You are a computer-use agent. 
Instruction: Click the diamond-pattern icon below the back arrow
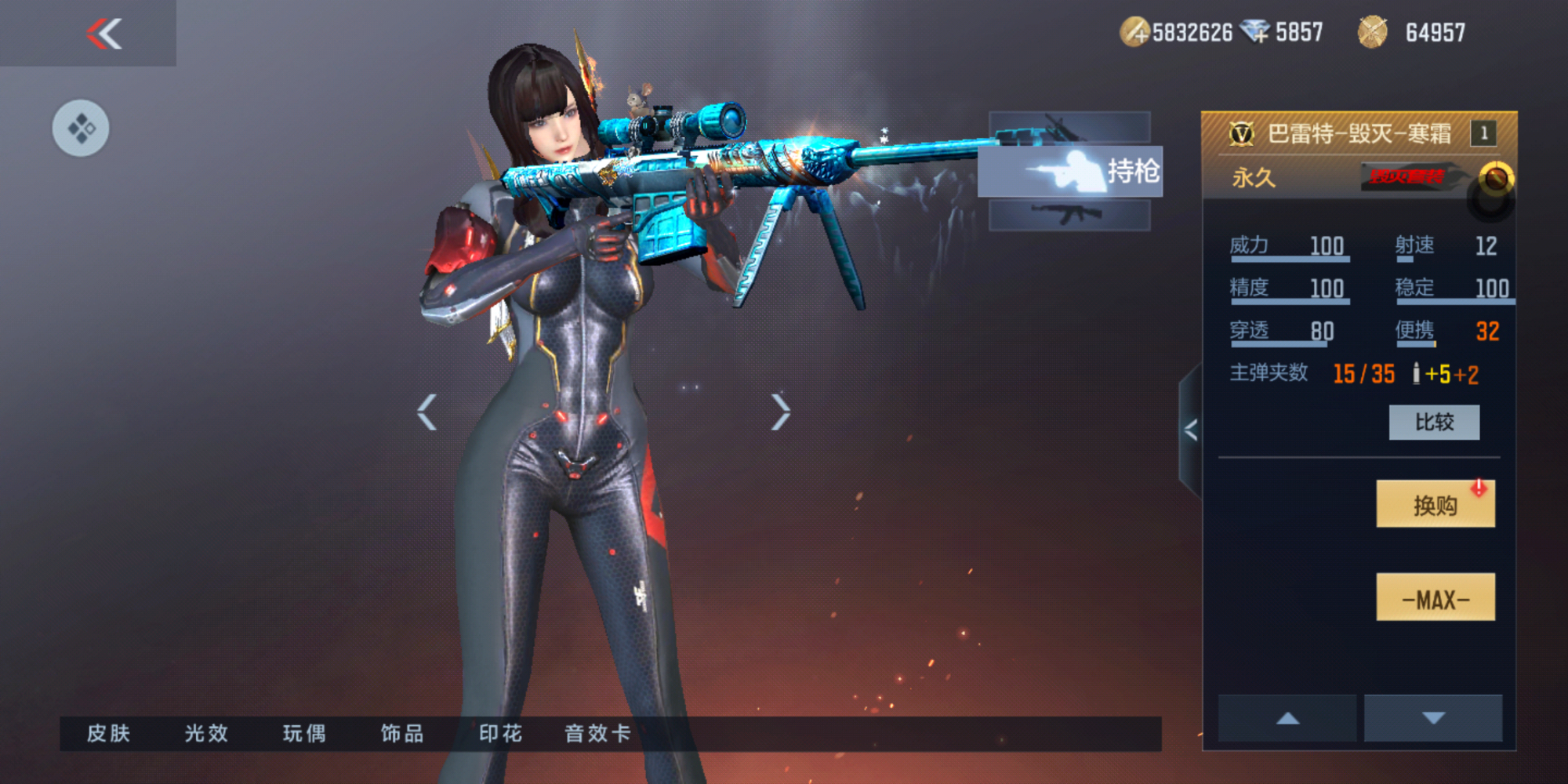(83, 128)
